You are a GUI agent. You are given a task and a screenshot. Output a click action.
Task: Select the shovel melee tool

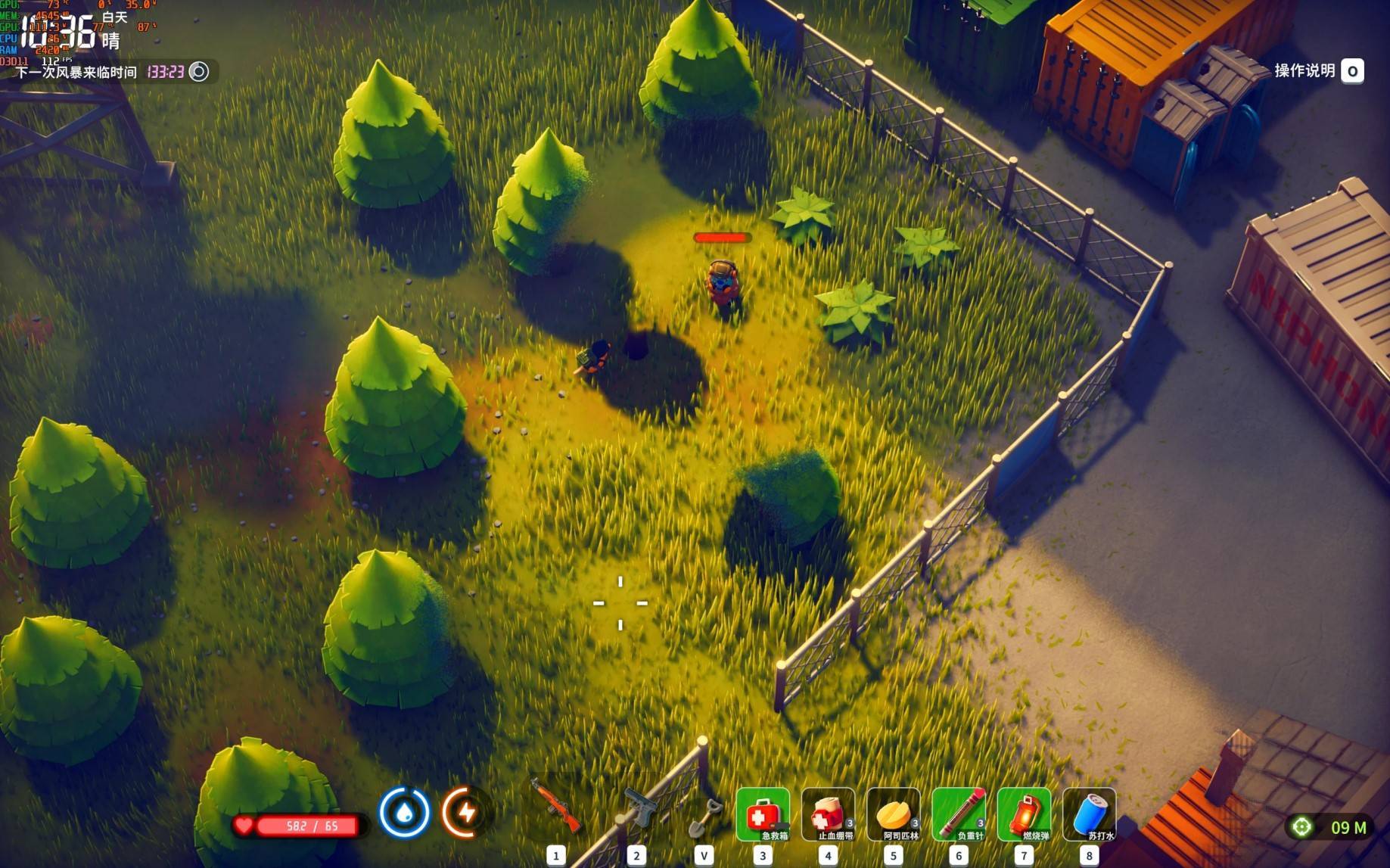coord(704,816)
